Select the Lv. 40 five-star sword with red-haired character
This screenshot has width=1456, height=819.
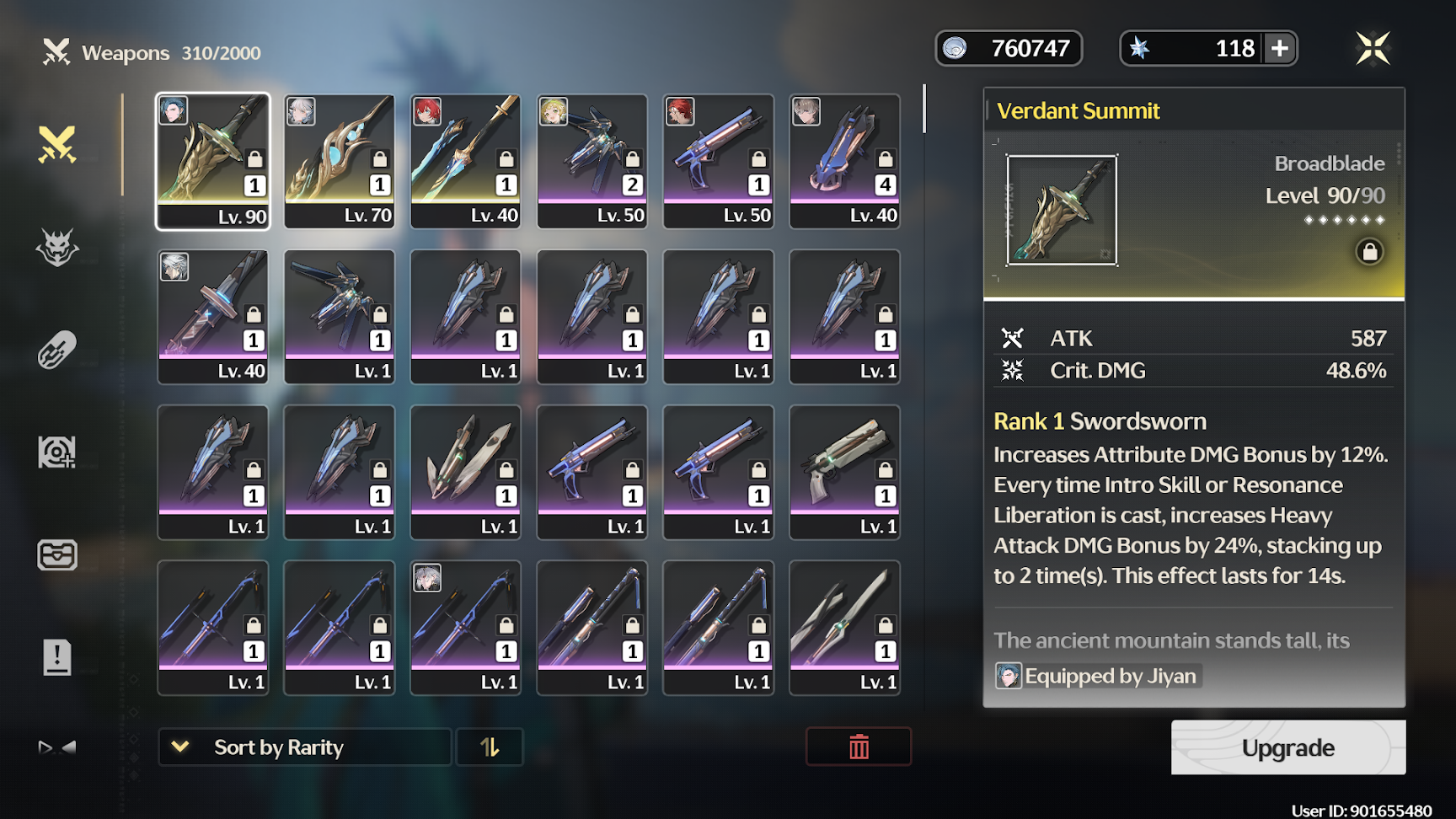tap(466, 161)
